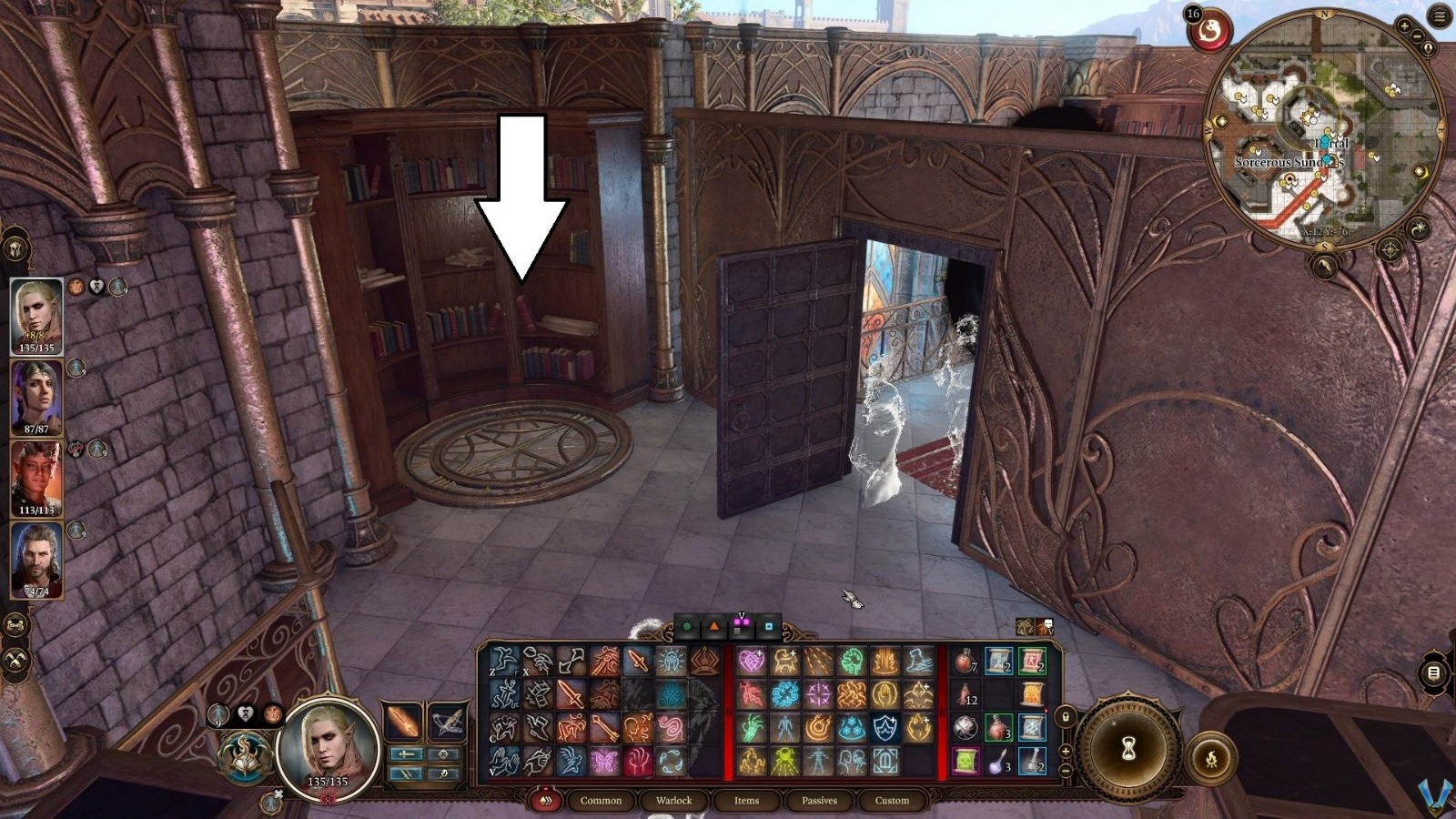
Task: Toggle the green circle hotbar filter
Action: [687, 625]
